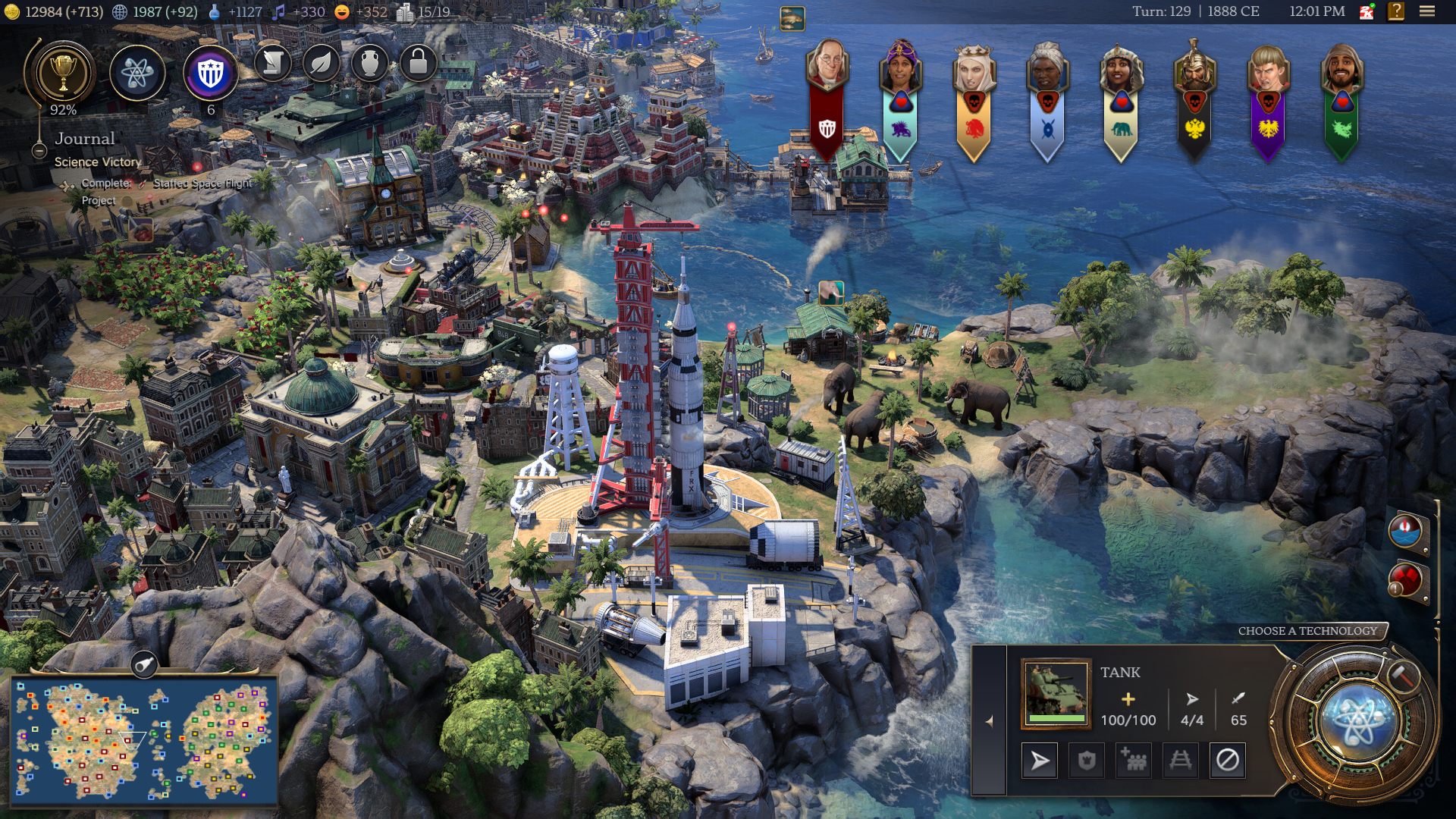Click the Tank's green health bar

[x=1055, y=717]
